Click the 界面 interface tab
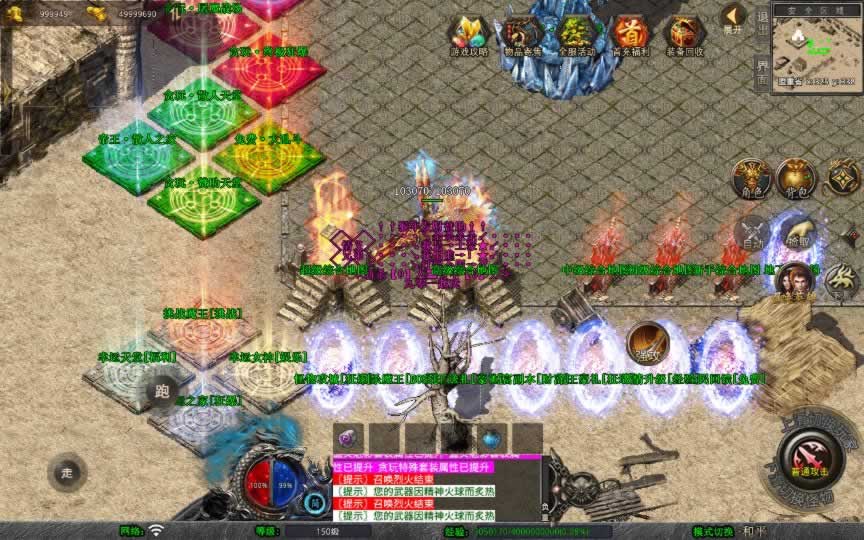This screenshot has height=540, width=864. (x=762, y=70)
